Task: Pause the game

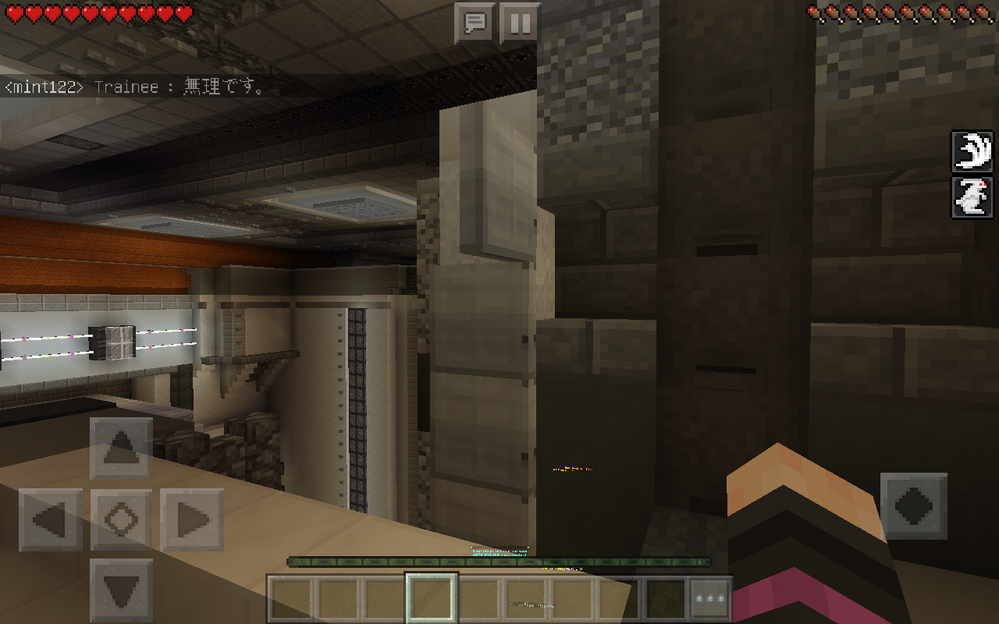Action: (519, 23)
